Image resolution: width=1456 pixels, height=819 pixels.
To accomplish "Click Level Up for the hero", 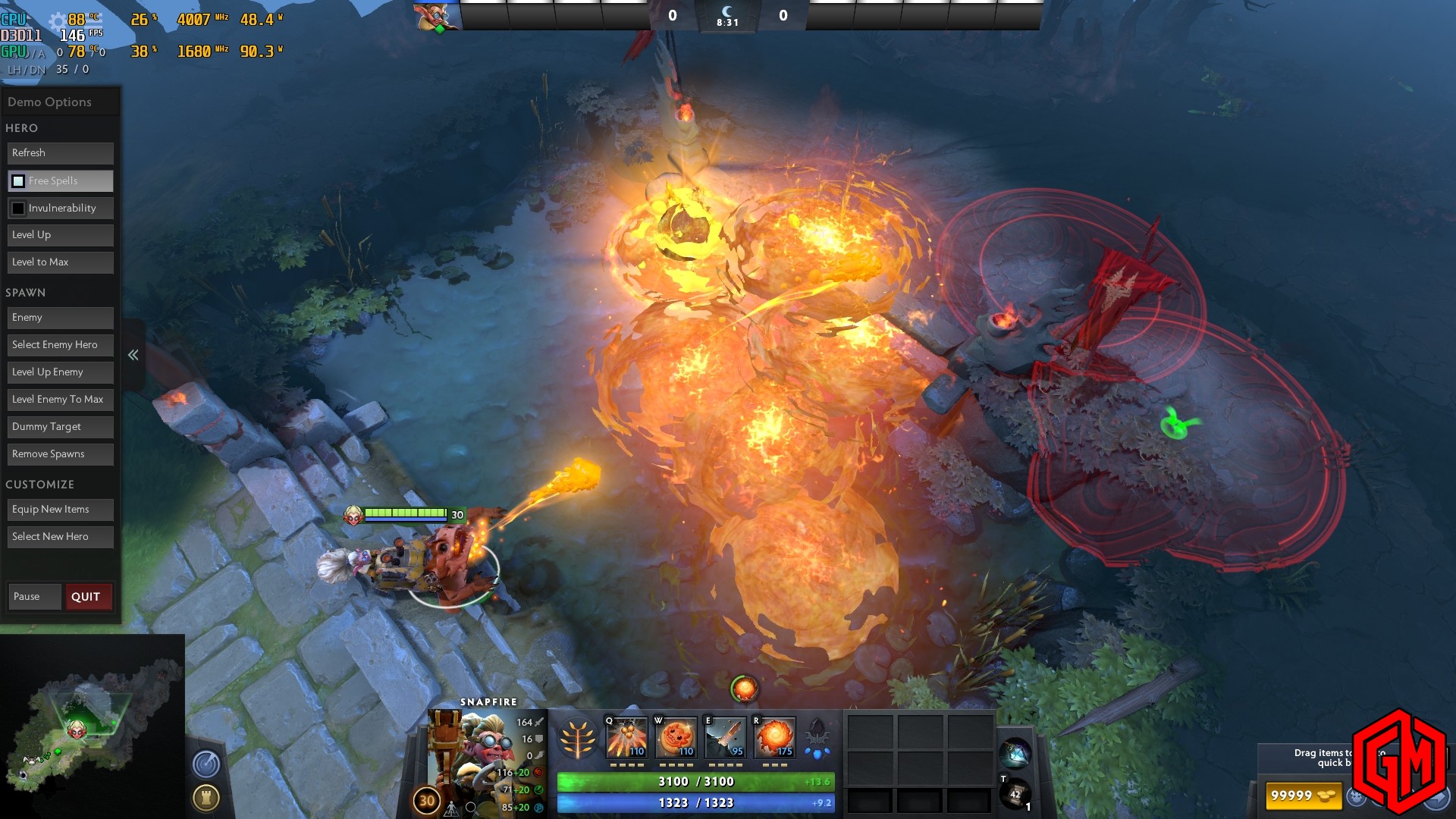I will point(61,235).
